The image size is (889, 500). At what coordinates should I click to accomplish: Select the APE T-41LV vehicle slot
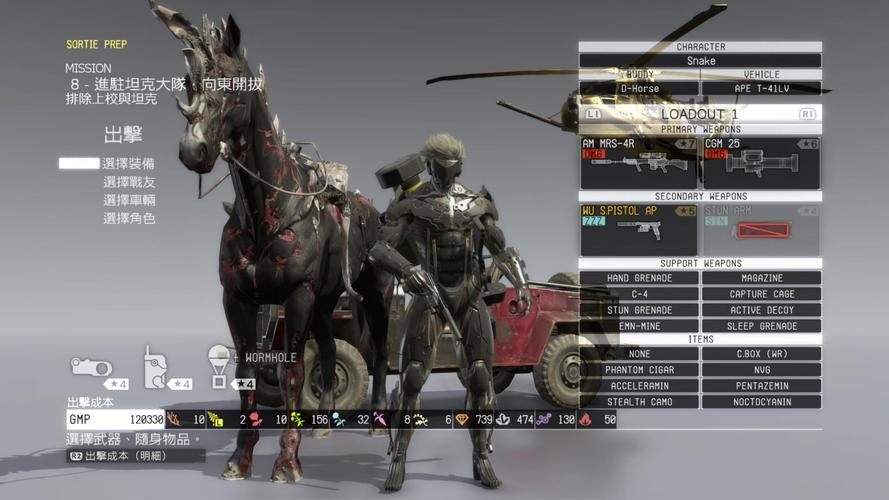(762, 88)
